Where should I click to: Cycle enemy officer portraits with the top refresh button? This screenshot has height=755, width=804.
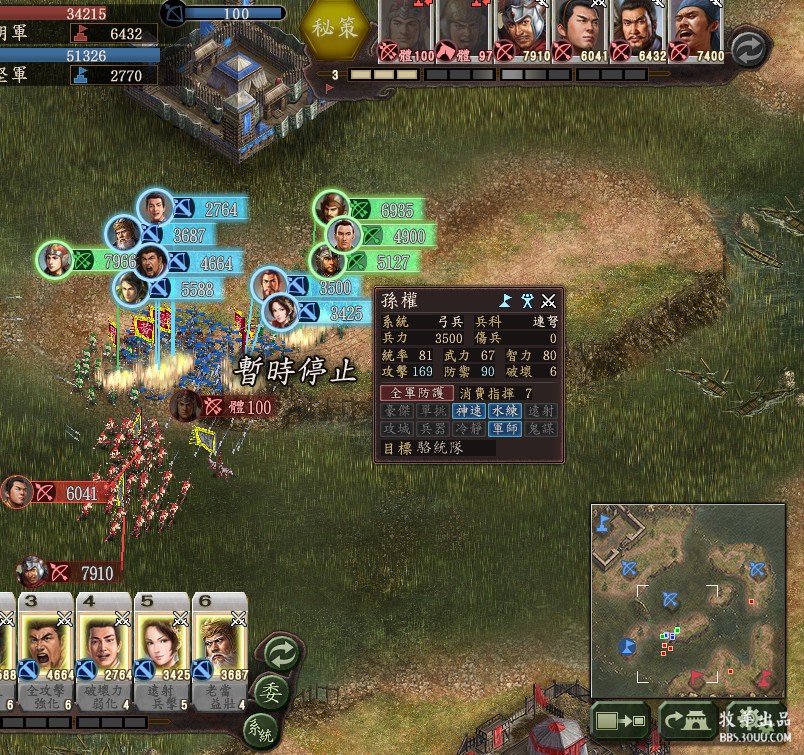tap(748, 48)
